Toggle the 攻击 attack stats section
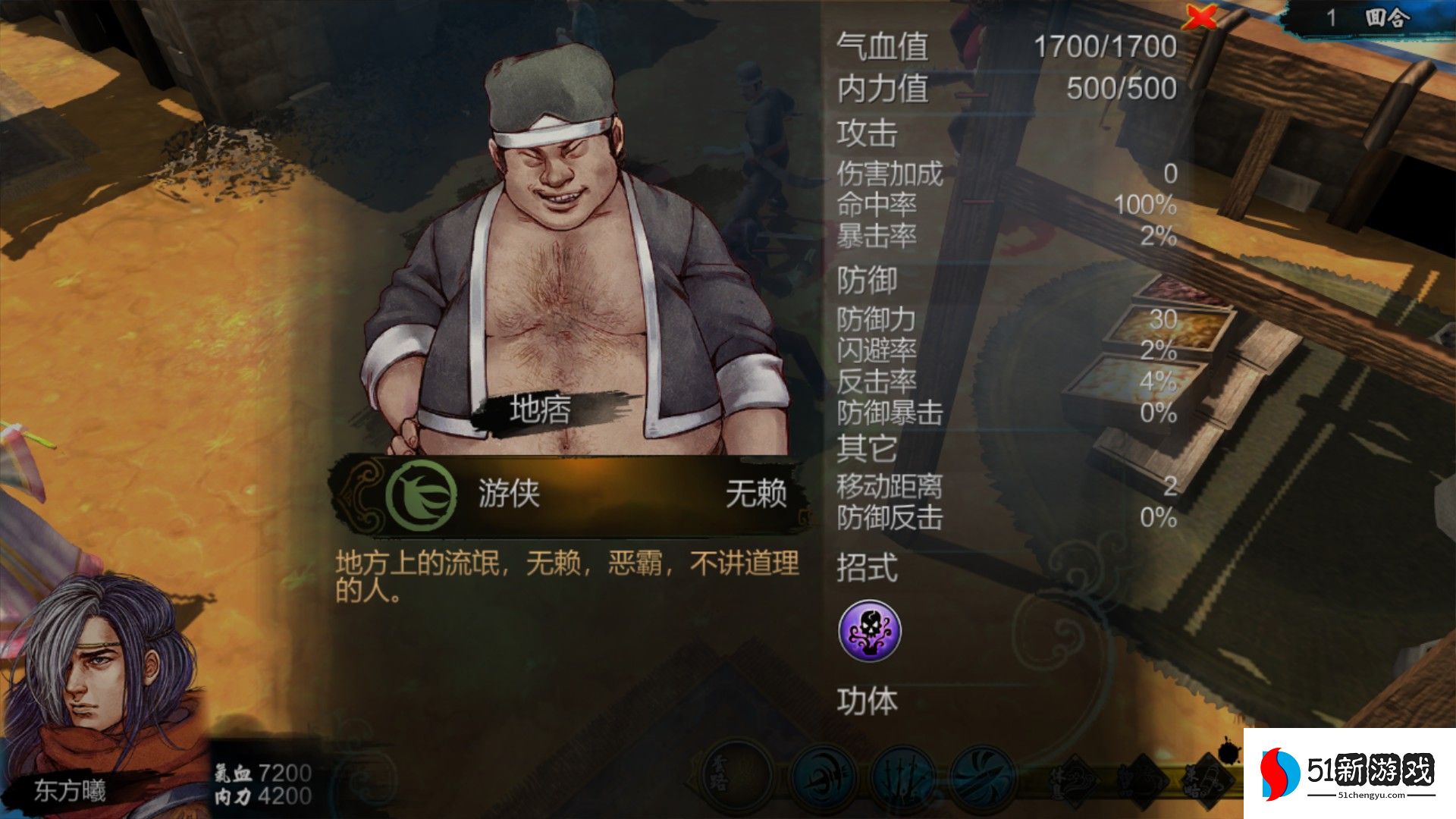 coord(867,135)
